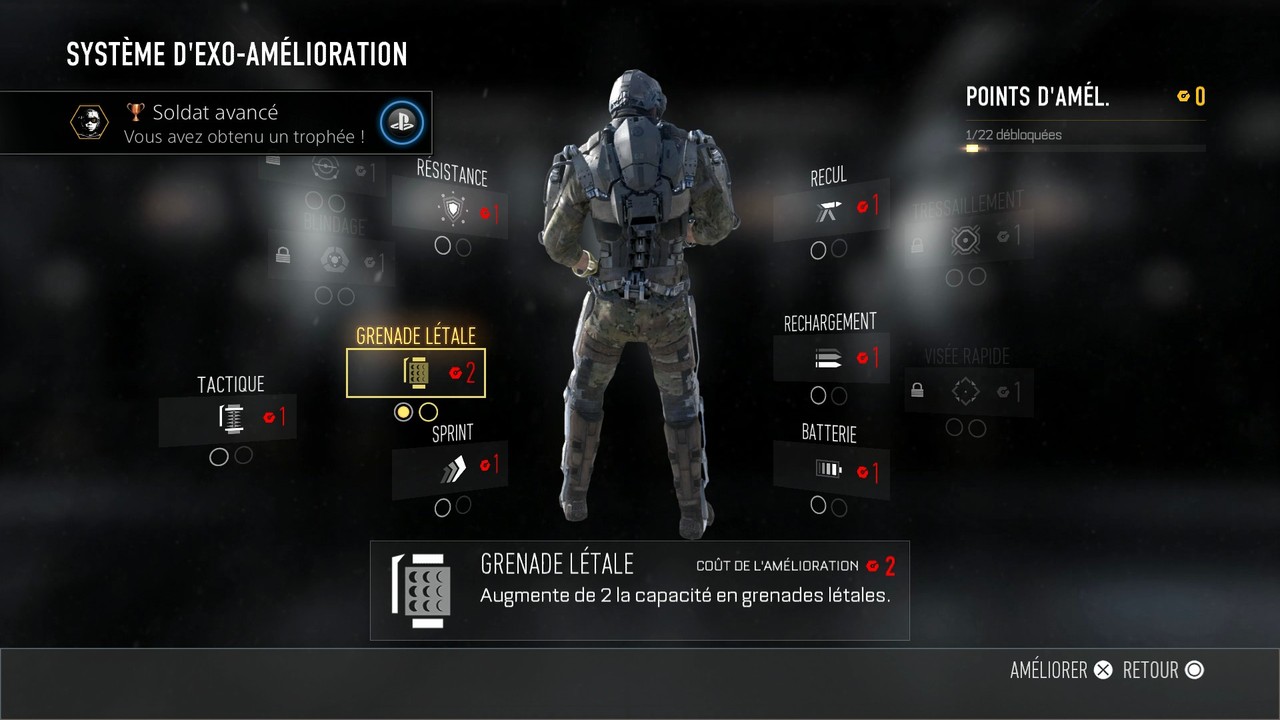
Task: Open the Soldat avancé trophy notification
Action: [x=216, y=123]
